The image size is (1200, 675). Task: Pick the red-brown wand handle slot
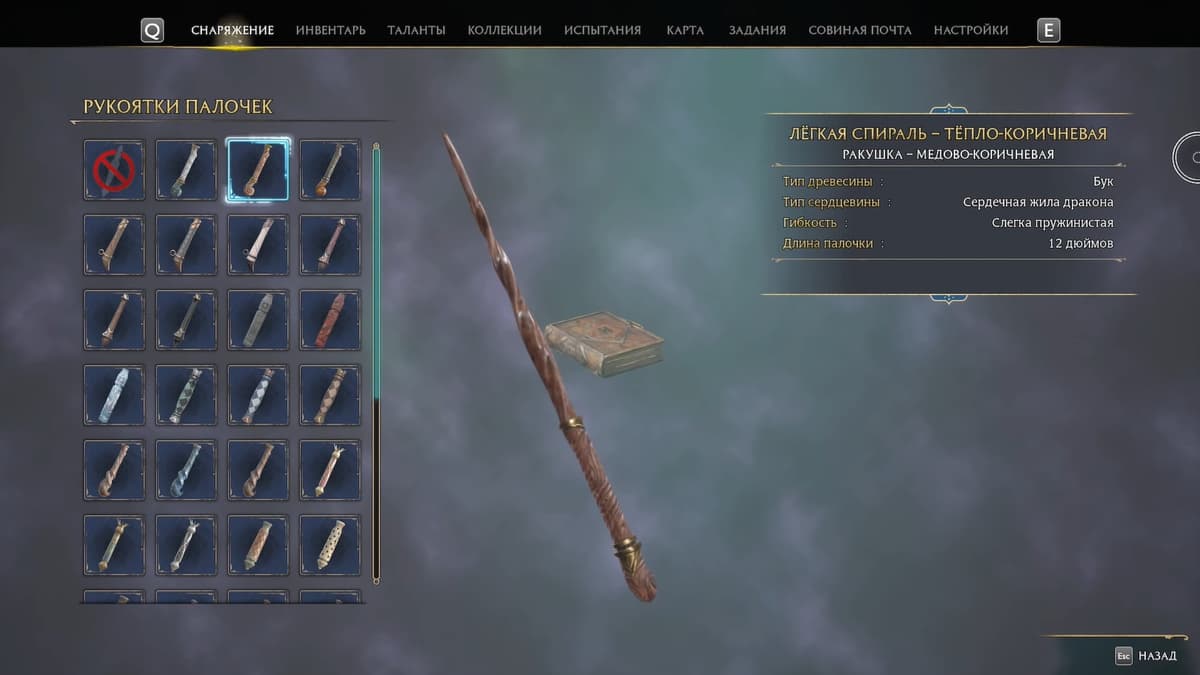330,320
